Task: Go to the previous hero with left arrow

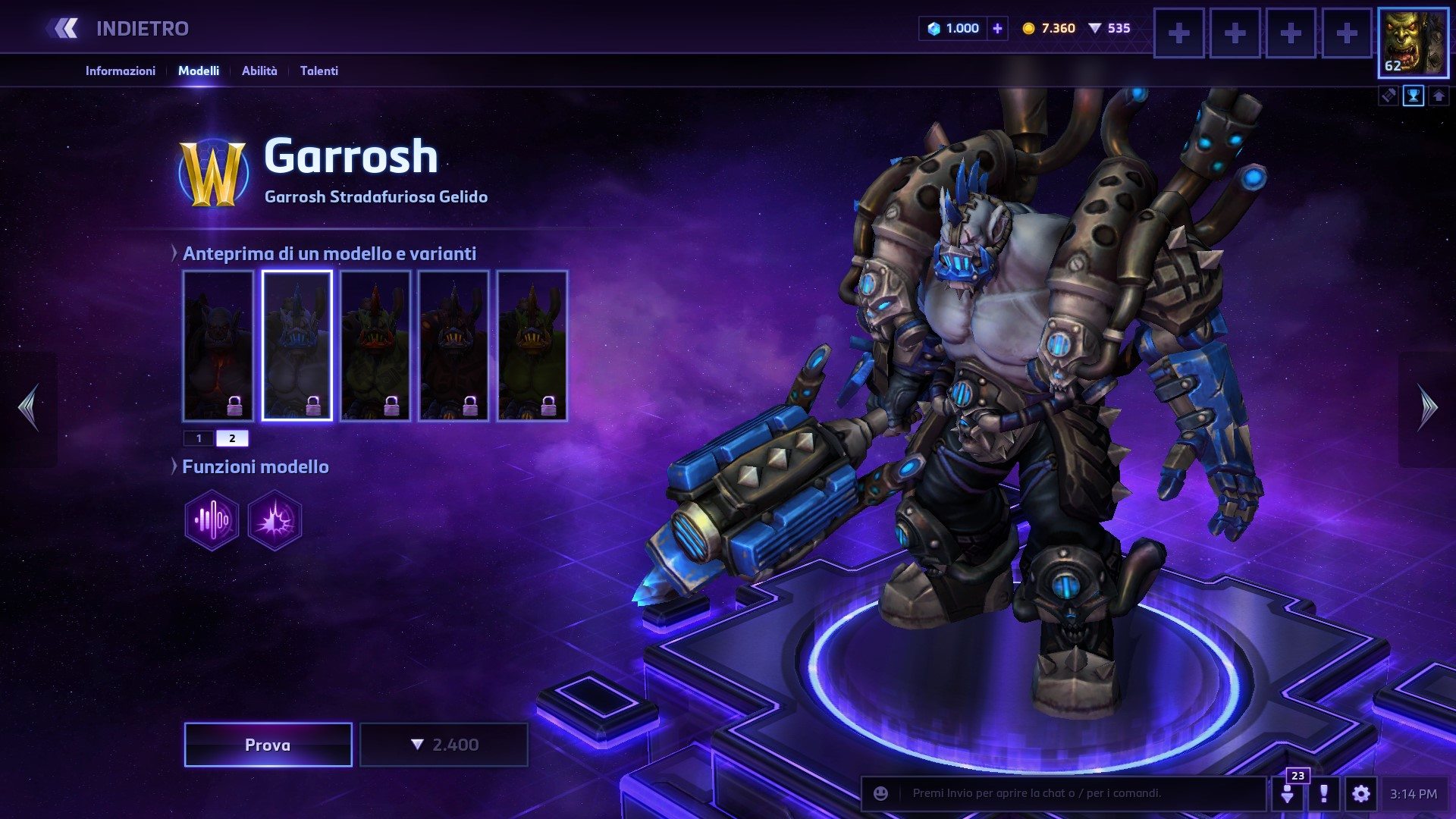Action: tap(29, 407)
